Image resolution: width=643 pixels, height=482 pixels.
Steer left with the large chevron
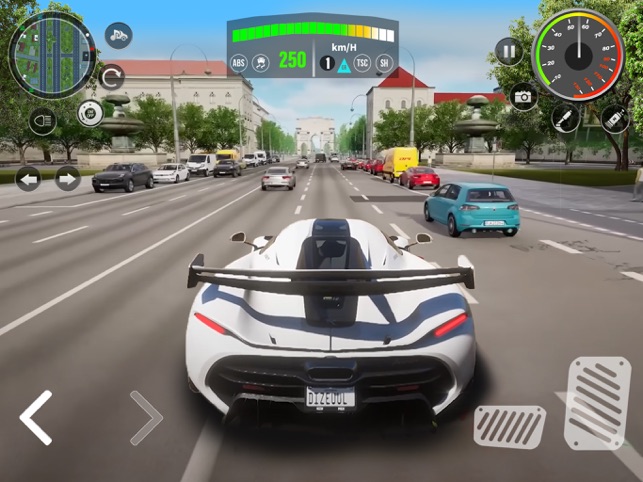[36, 417]
